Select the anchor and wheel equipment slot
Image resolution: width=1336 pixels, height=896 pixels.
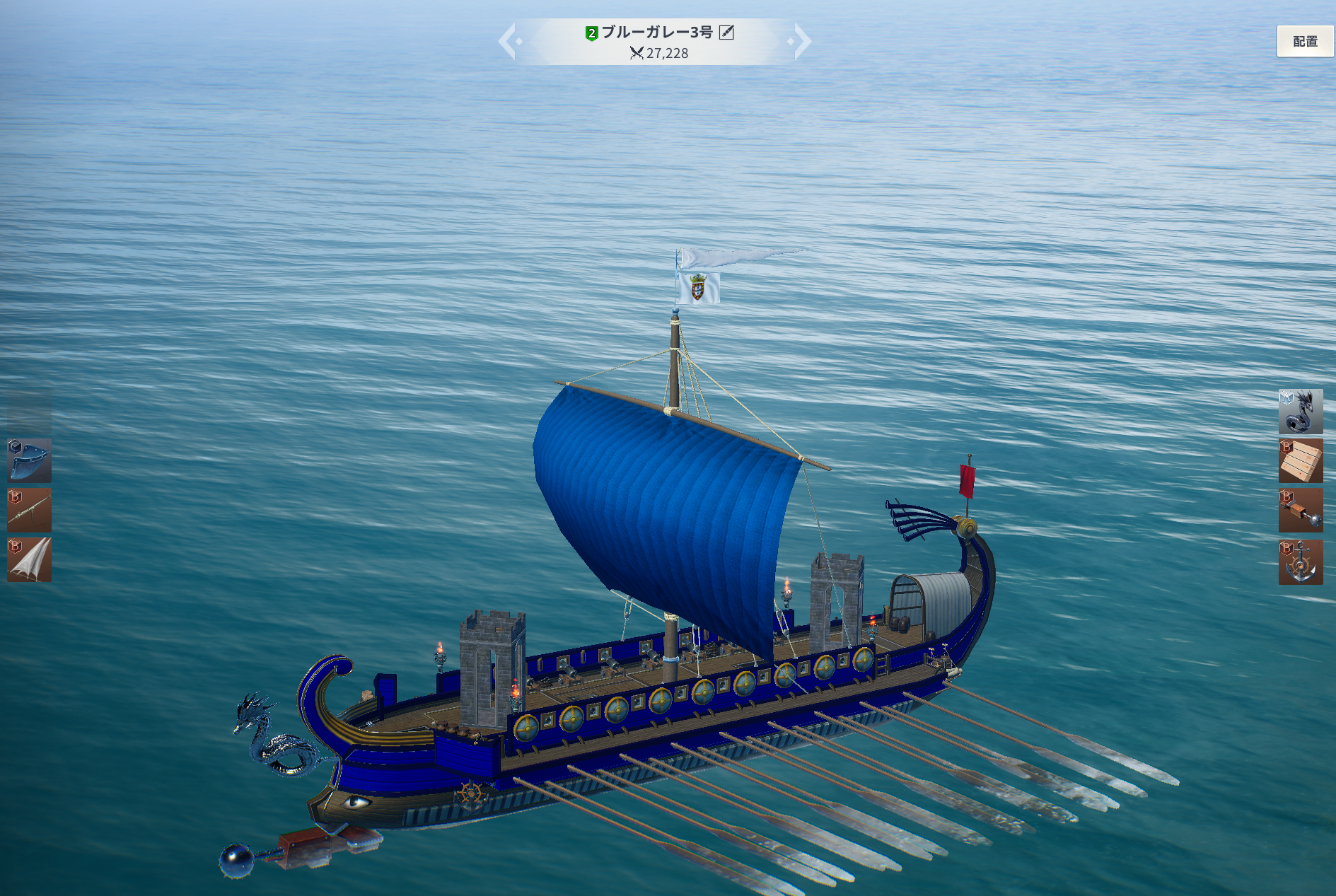click(1300, 562)
